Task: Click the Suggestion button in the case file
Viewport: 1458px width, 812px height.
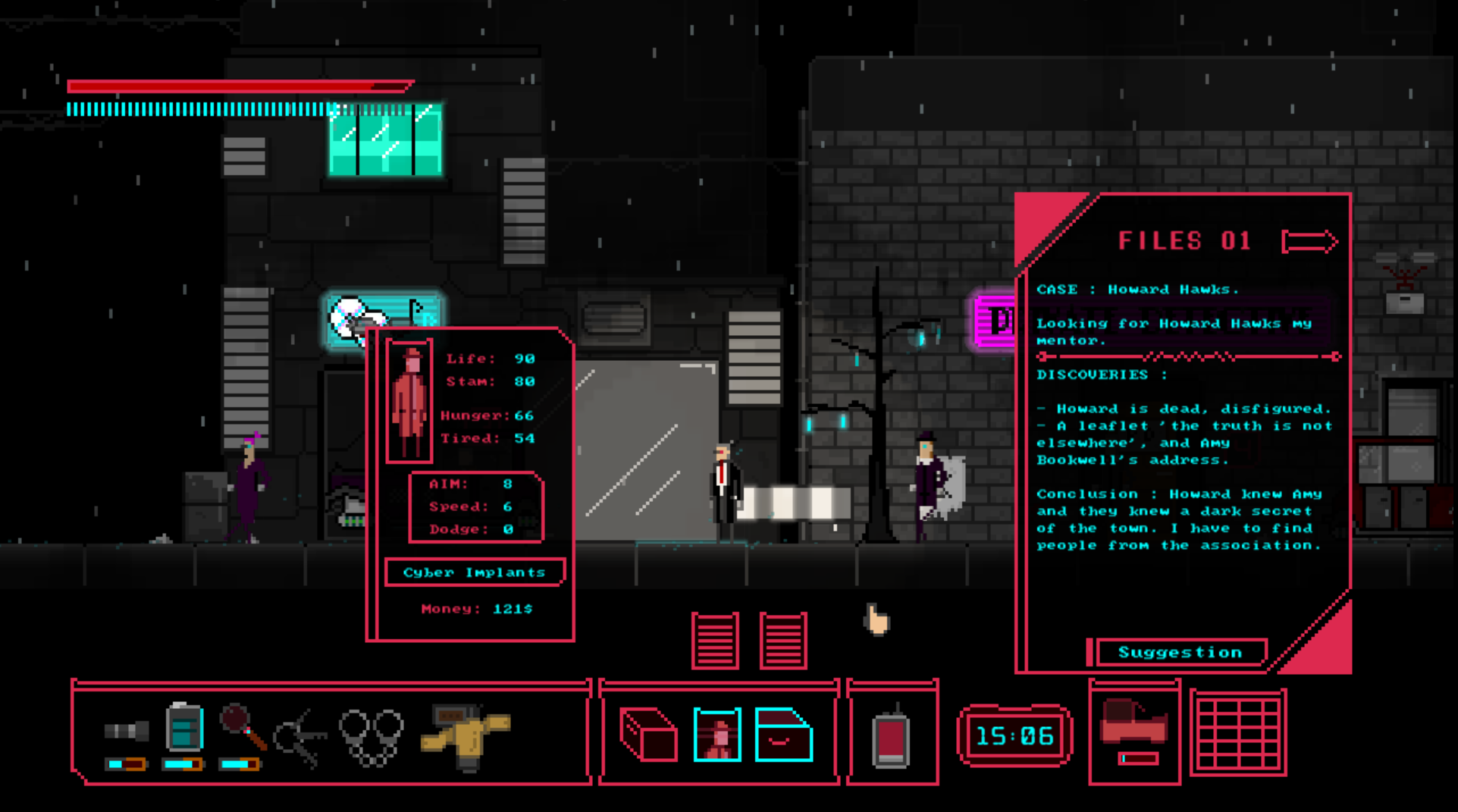Action: pos(1180,652)
